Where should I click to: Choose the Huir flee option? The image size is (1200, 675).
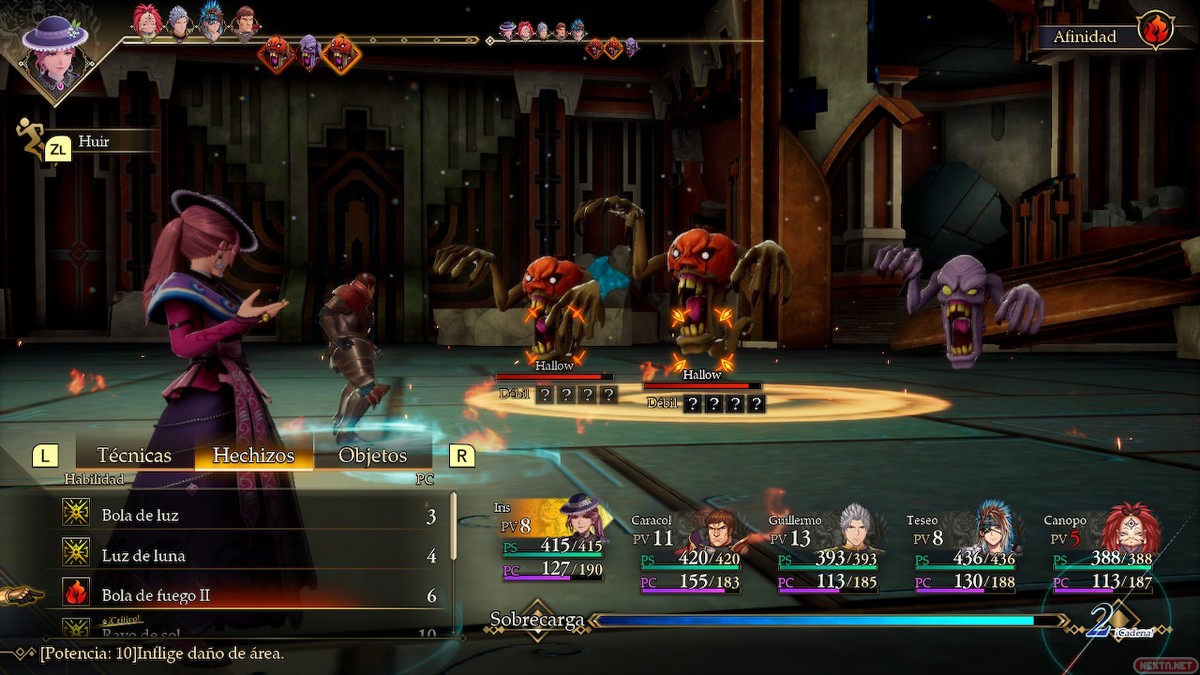[x=93, y=142]
